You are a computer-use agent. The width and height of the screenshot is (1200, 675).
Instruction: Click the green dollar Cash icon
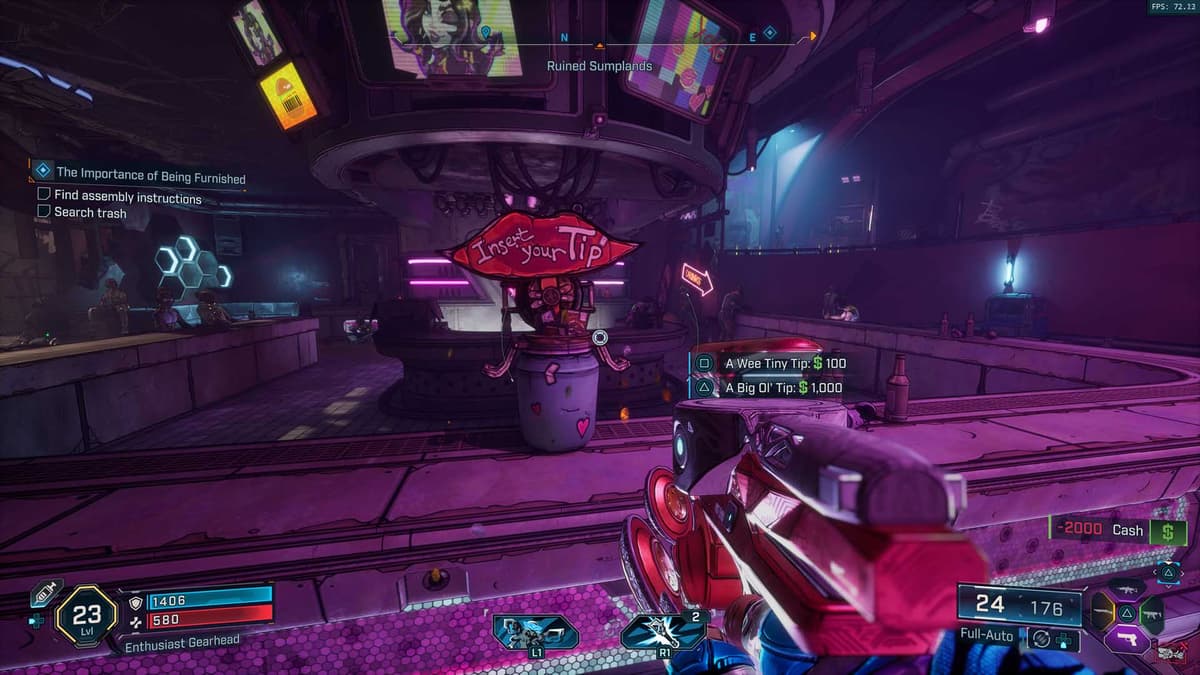[1167, 531]
